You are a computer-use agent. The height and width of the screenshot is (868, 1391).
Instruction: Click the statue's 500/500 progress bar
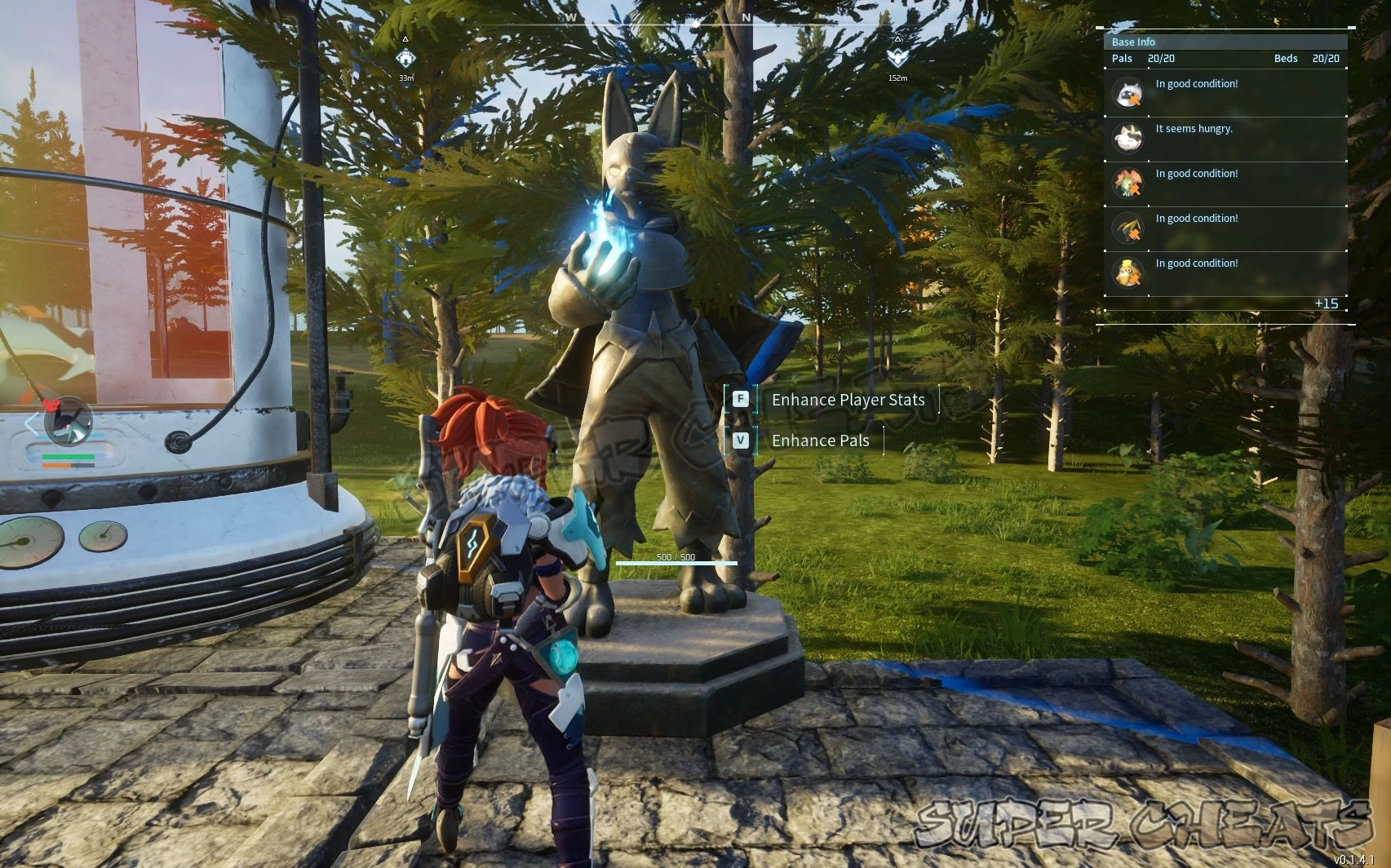(x=677, y=562)
